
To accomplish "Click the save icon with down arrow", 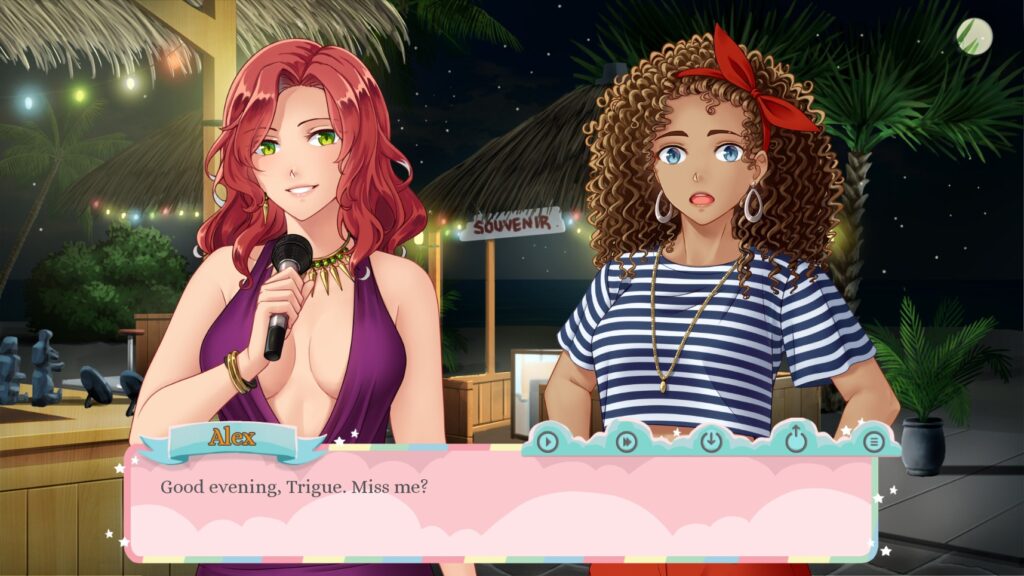I will click(711, 440).
